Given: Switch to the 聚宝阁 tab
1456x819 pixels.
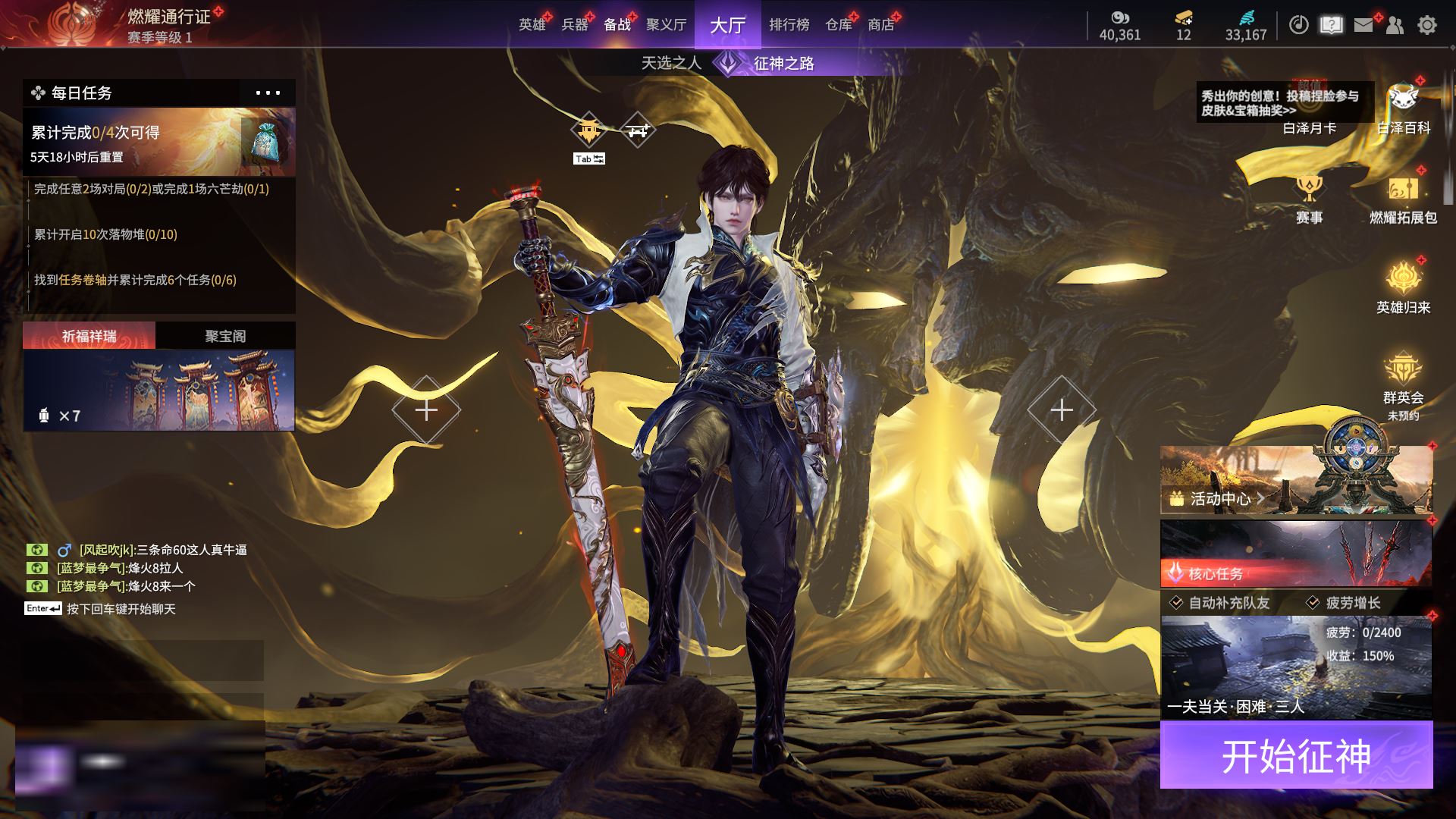Looking at the screenshot, I should 225,336.
